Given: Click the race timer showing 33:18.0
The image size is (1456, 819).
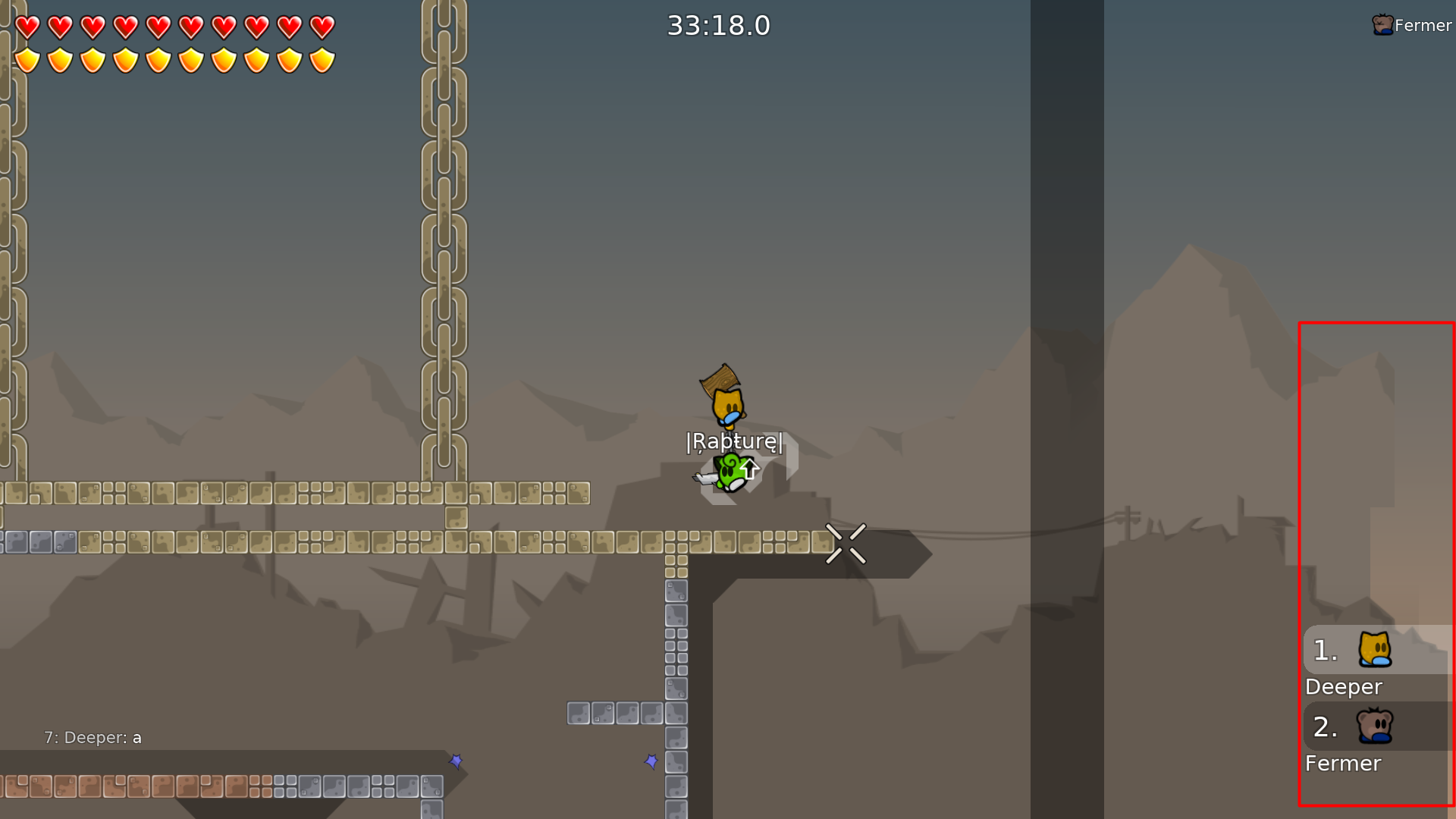Looking at the screenshot, I should click(717, 25).
